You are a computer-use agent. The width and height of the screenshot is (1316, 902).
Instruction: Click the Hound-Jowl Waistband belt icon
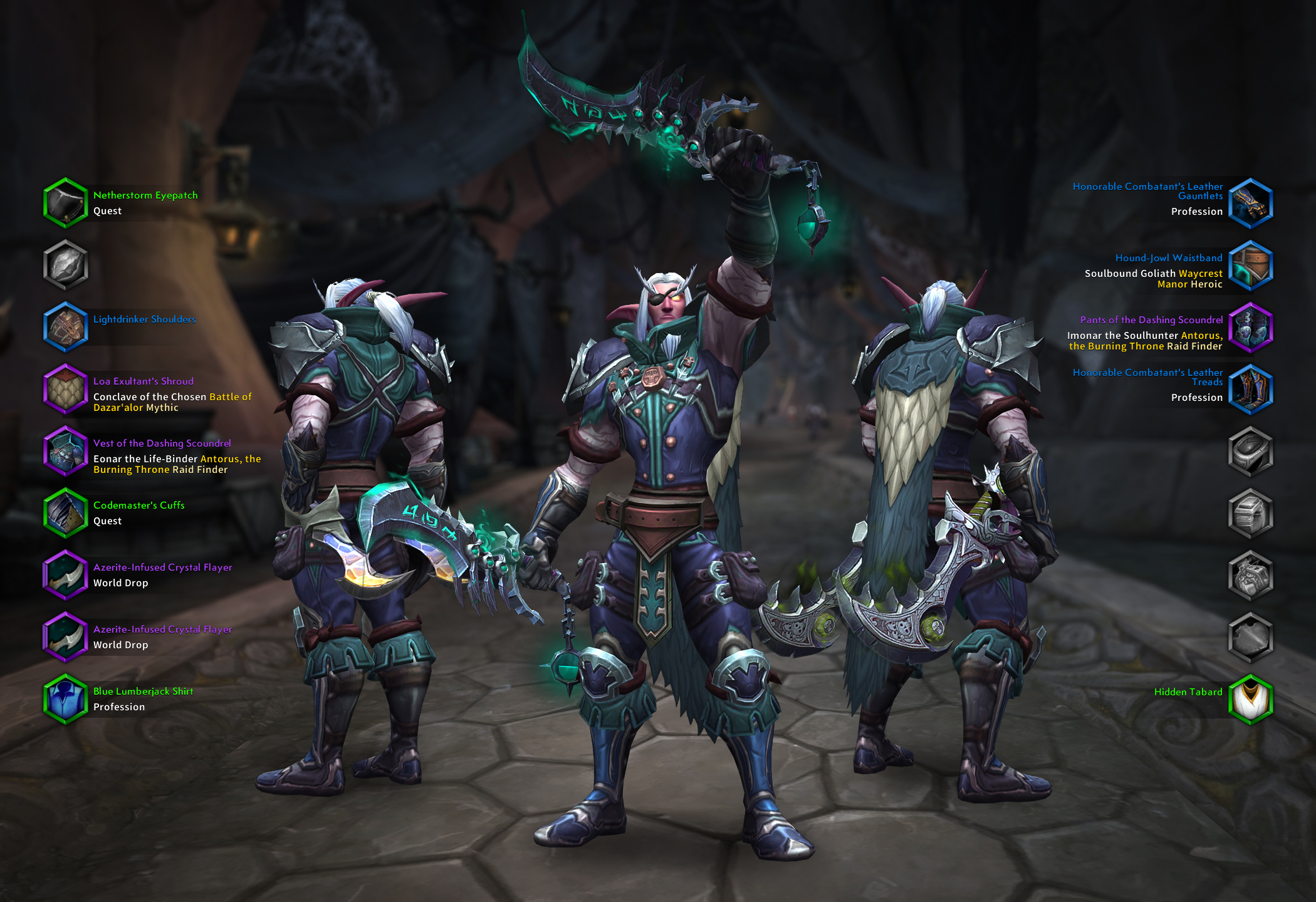coord(1252,265)
